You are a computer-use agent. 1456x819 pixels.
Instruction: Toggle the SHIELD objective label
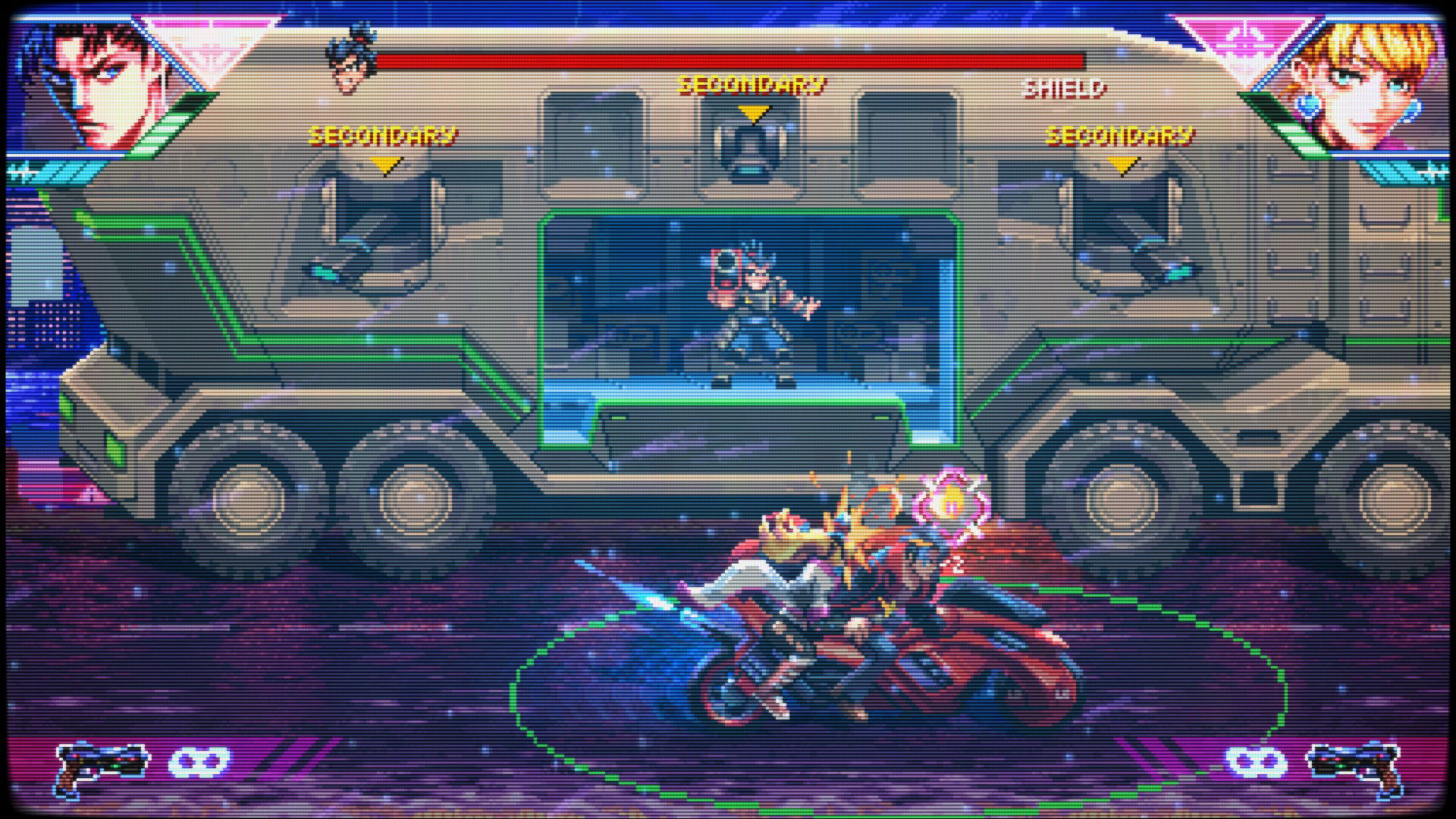pos(1064,89)
